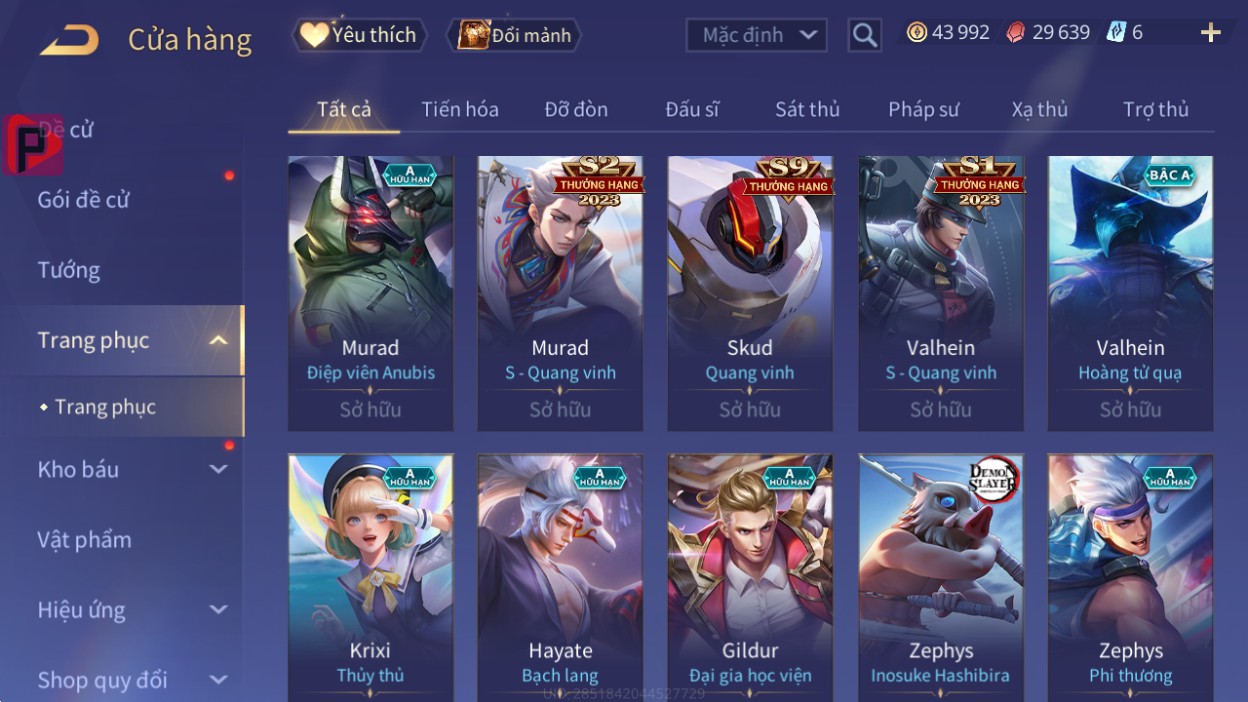1248x702 pixels.
Task: Open the Vật phẩm section
Action: click(85, 540)
